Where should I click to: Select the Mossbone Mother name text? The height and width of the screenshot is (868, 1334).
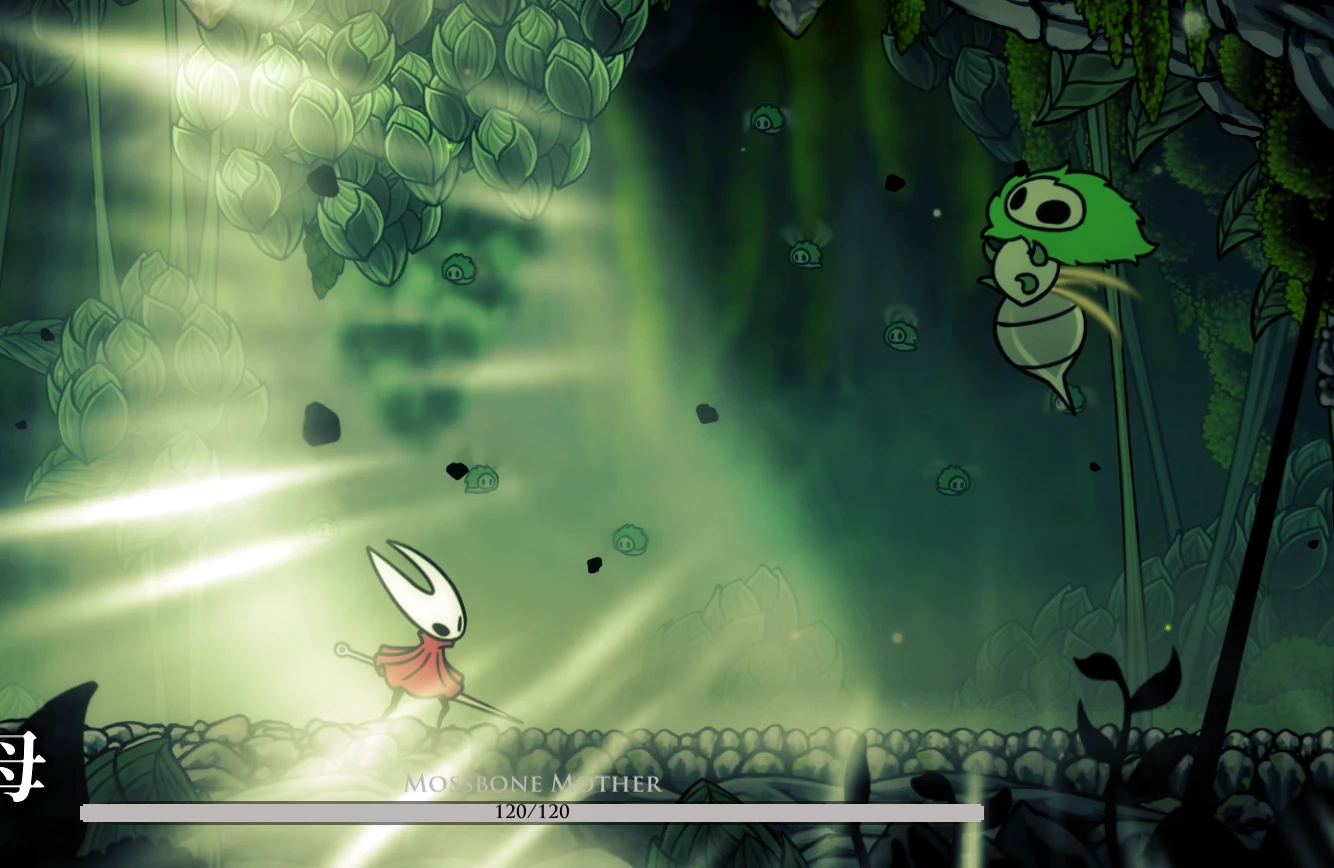pos(533,786)
